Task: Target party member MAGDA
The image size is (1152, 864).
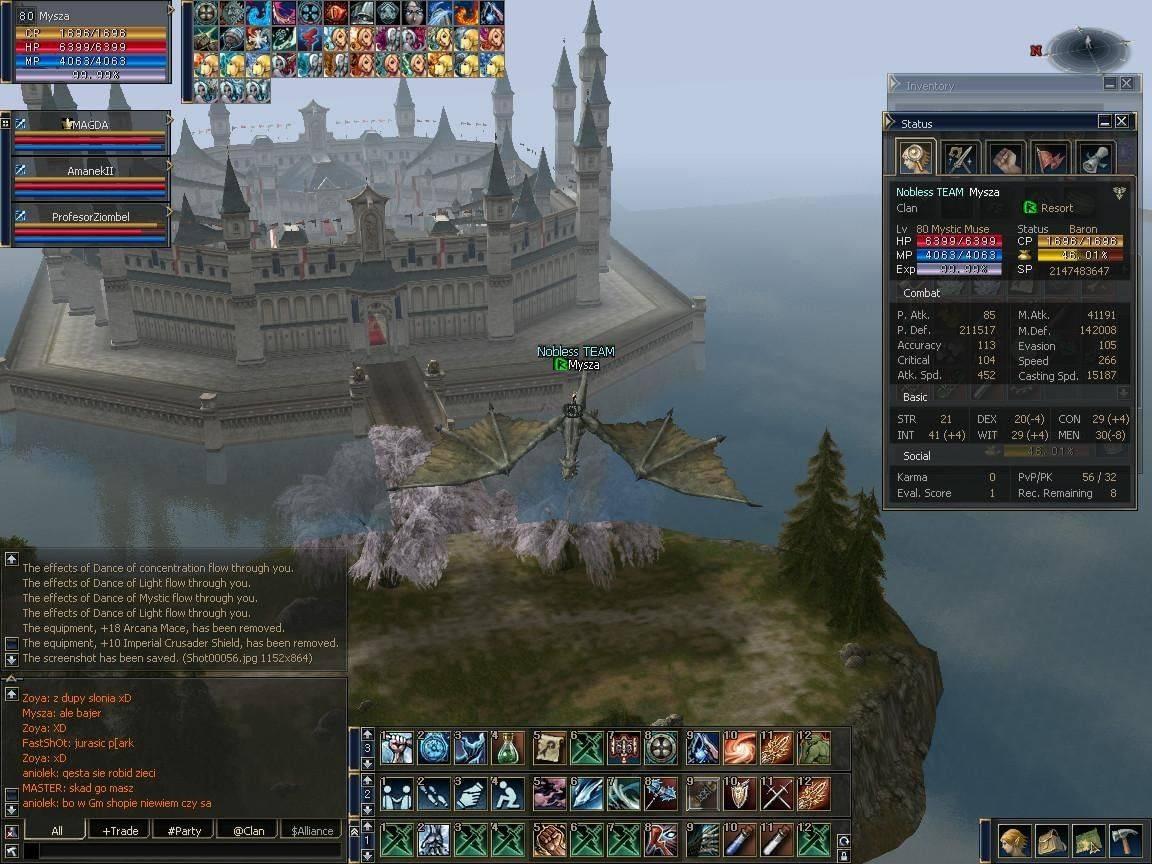Action: [88, 125]
